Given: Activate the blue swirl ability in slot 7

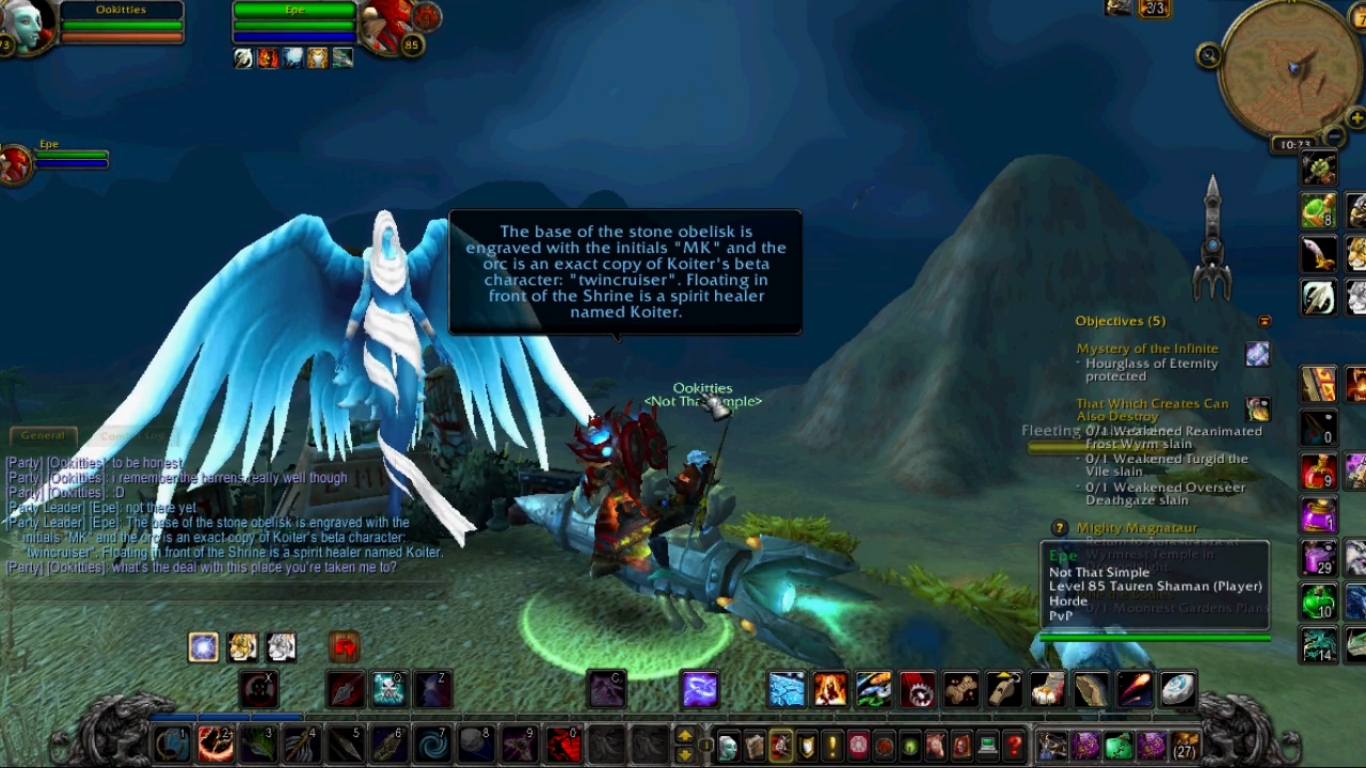Looking at the screenshot, I should click(433, 745).
